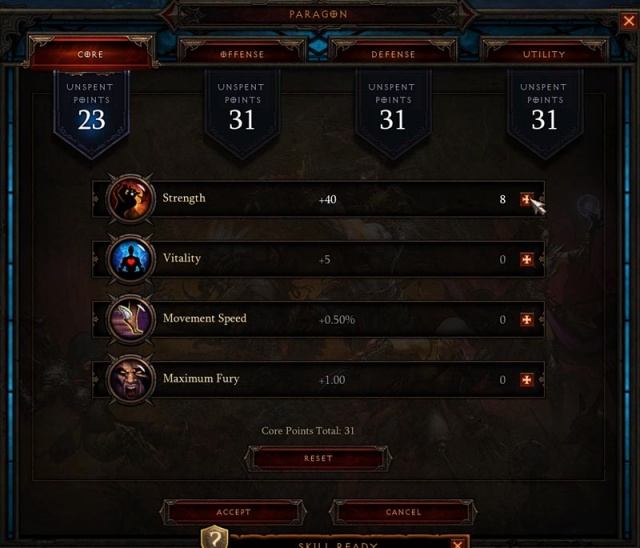Add a point to Strength
This screenshot has width=640, height=548.
click(x=527, y=200)
